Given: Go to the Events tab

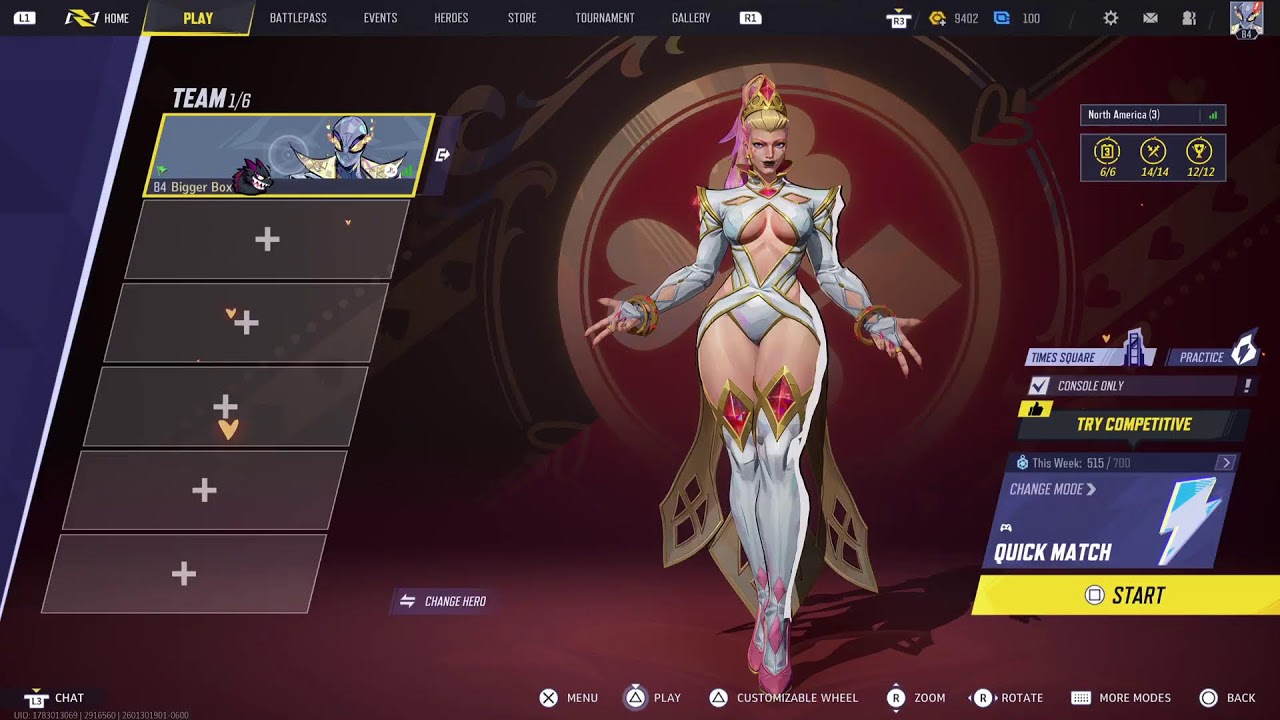Looking at the screenshot, I should [x=380, y=18].
